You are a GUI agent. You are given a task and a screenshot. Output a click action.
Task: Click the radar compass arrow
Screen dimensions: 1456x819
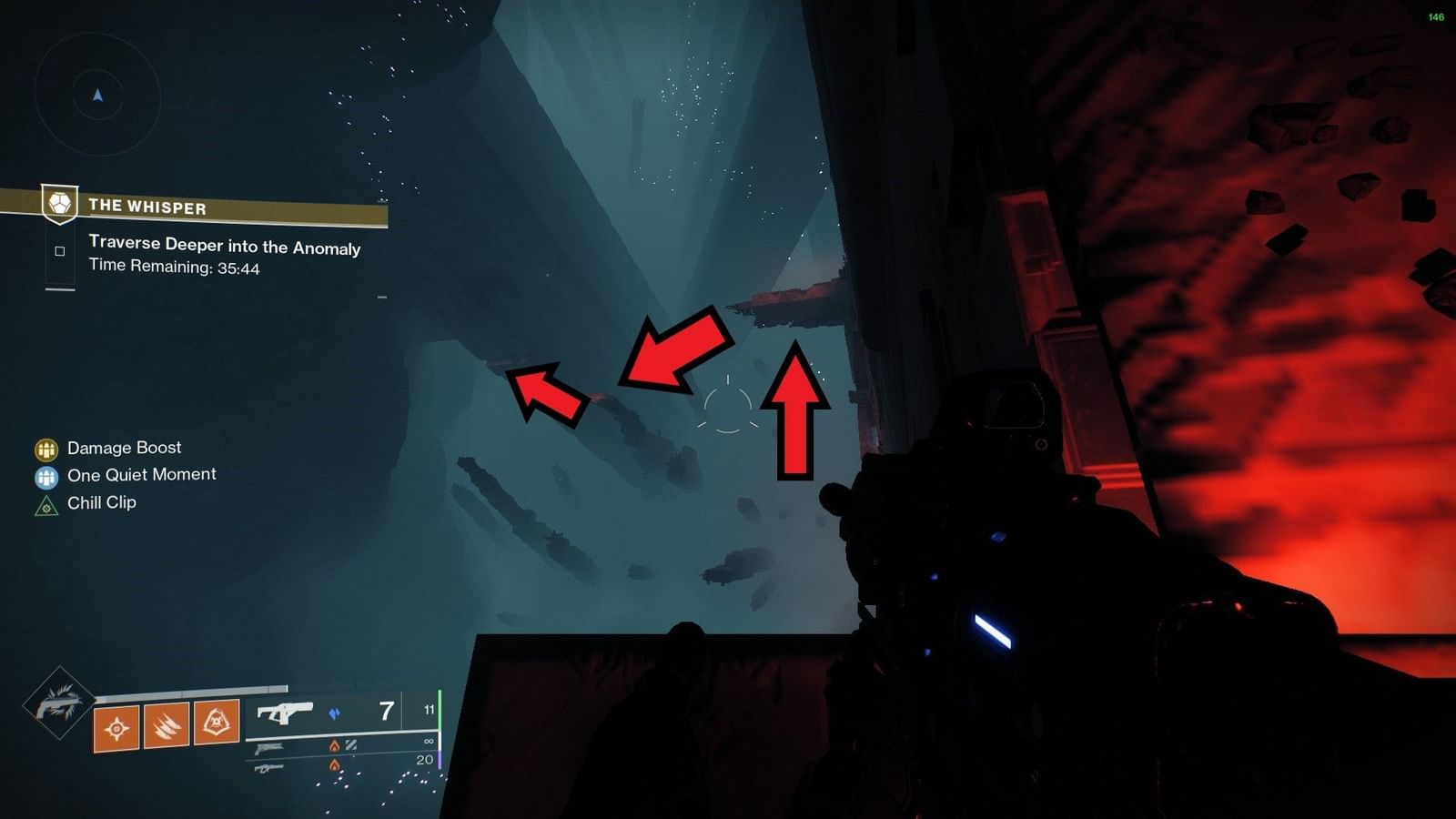(97, 94)
